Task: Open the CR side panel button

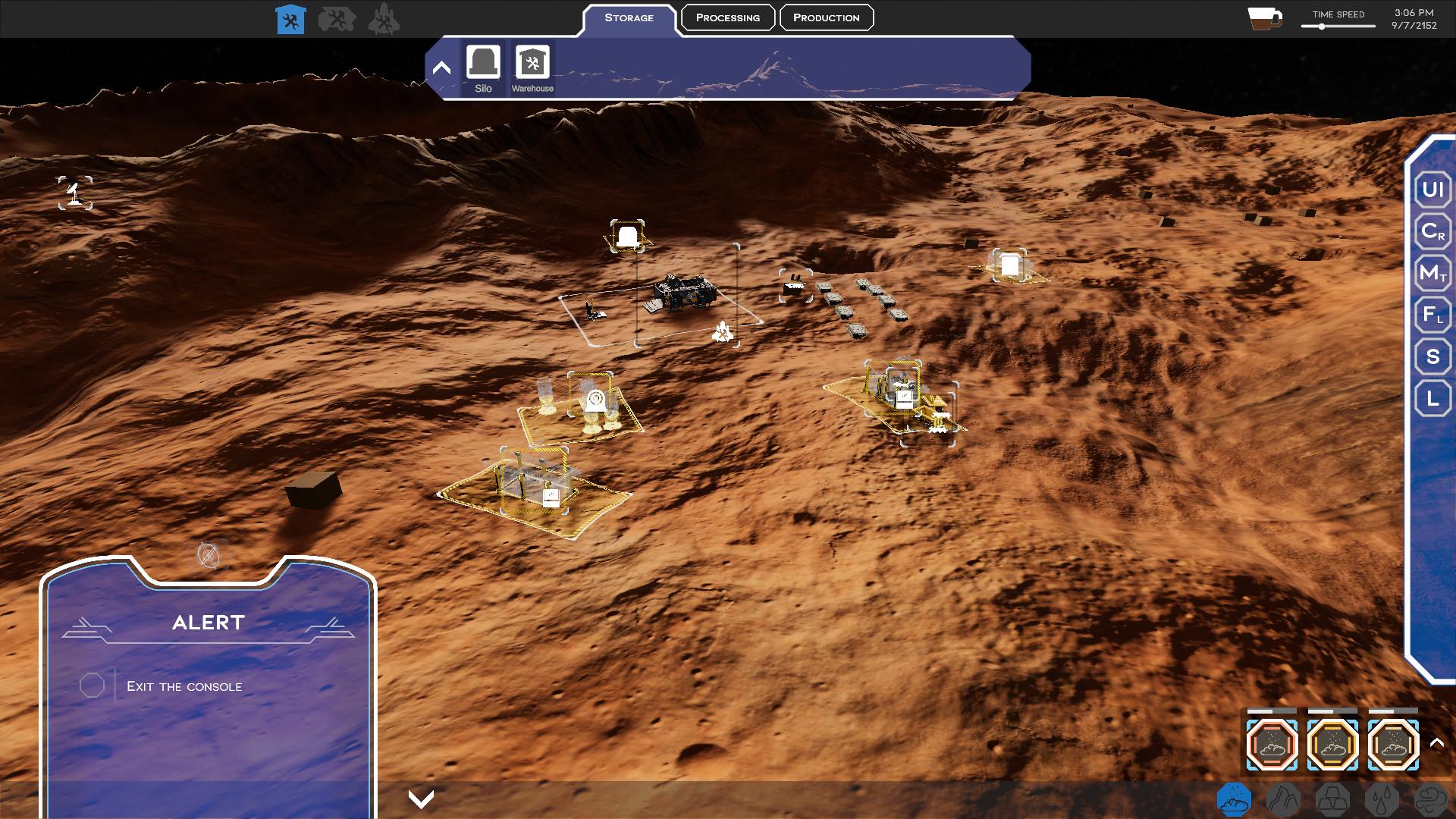Action: (1432, 231)
